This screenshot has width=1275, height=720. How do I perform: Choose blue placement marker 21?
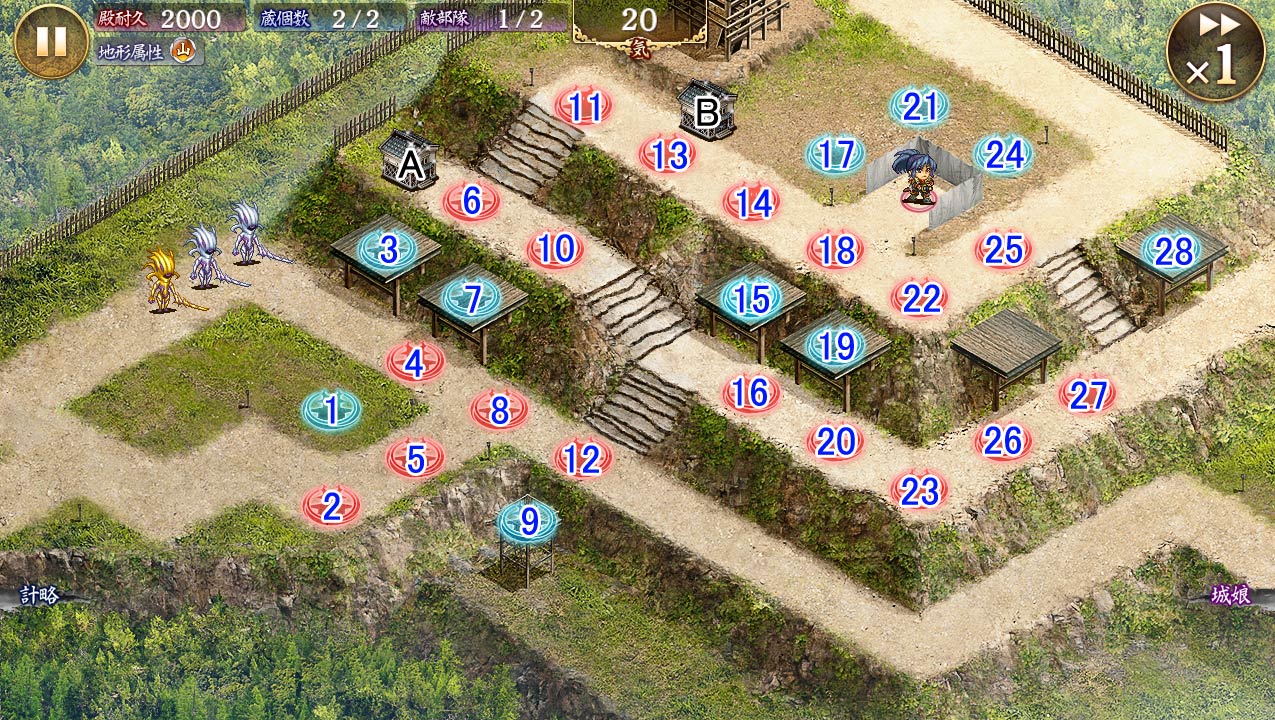pos(919,107)
